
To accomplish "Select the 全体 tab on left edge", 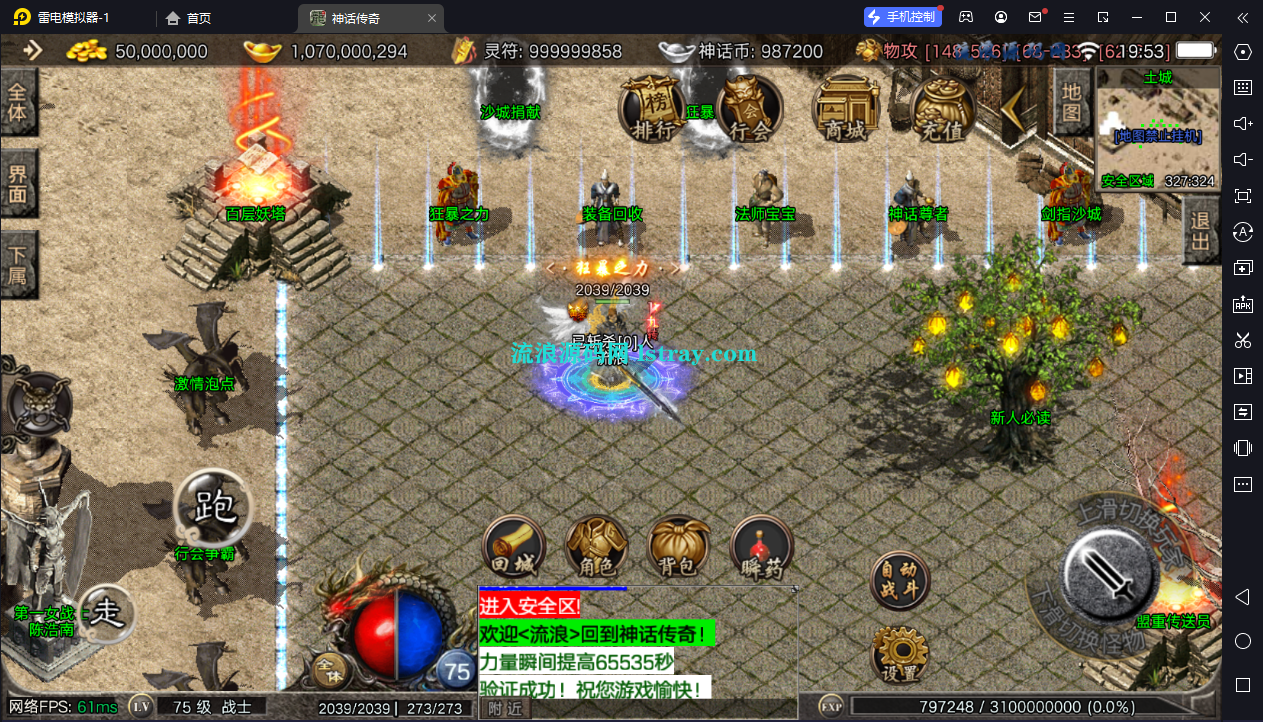I will [x=18, y=102].
